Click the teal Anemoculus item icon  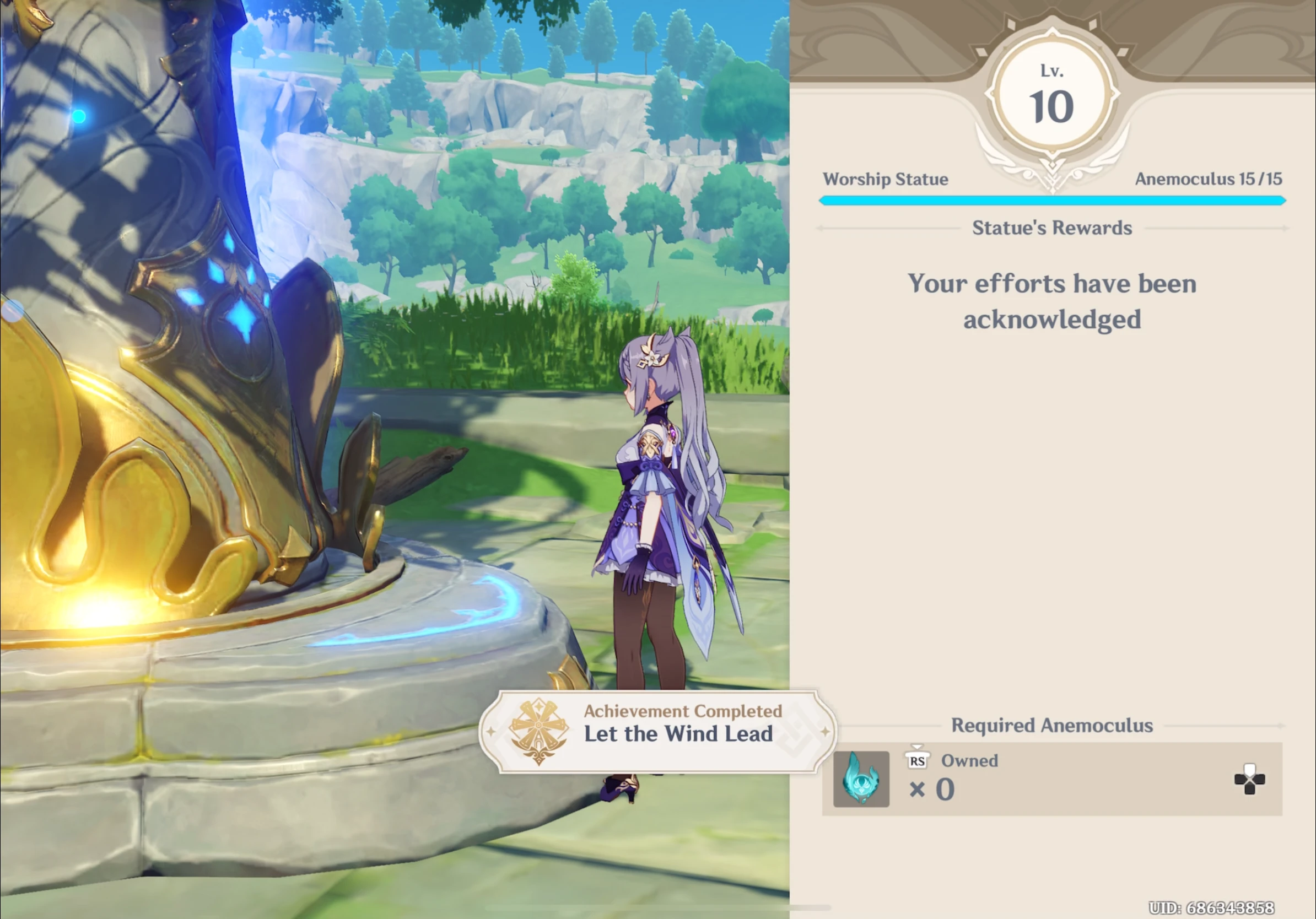click(861, 779)
